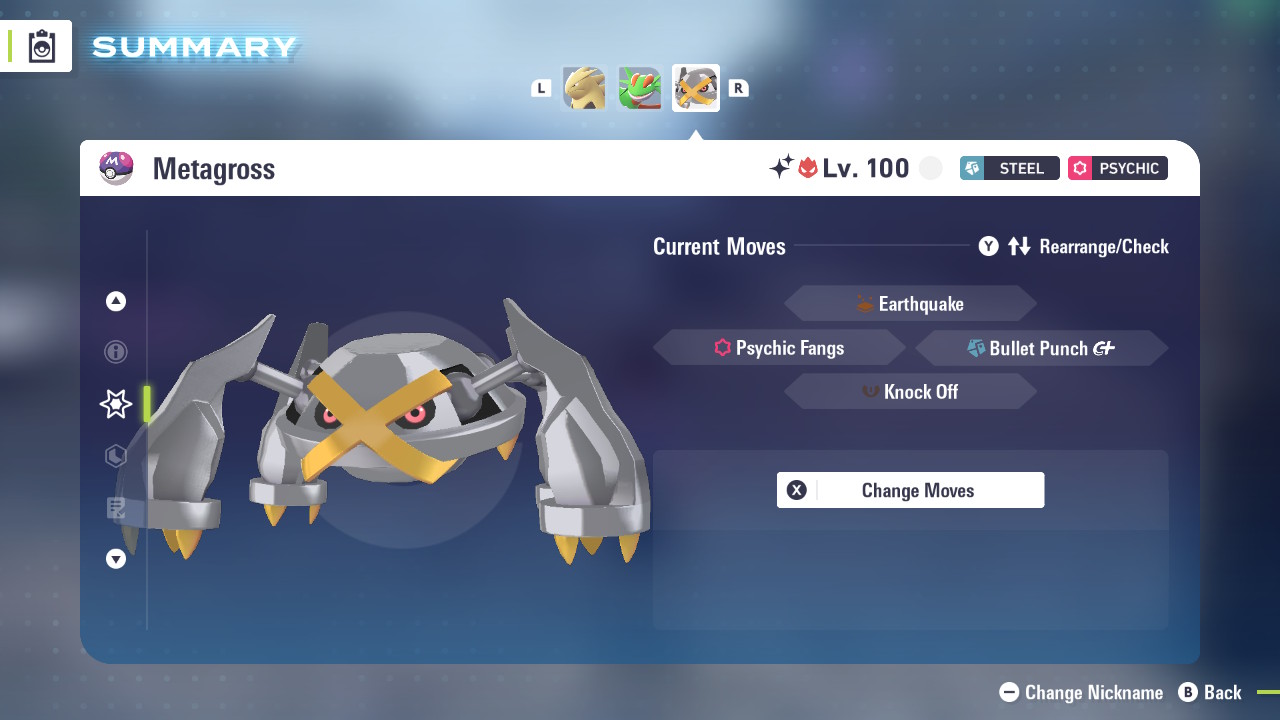Click the Master Ball icon beside Metagross
Image resolution: width=1280 pixels, height=720 pixels.
[x=115, y=167]
